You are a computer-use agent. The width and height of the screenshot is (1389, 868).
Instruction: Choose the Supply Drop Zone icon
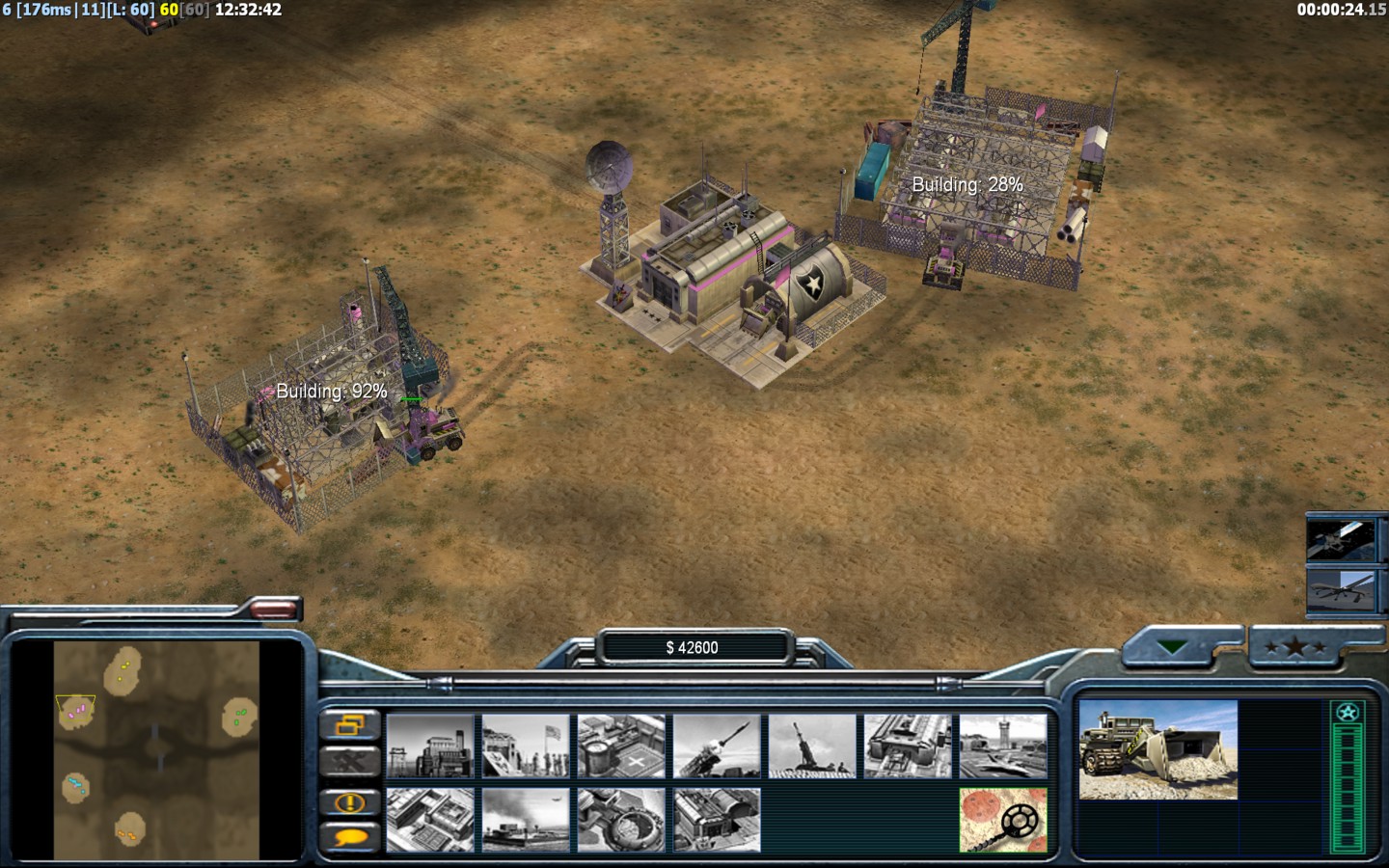pyautogui.click(x=526, y=820)
